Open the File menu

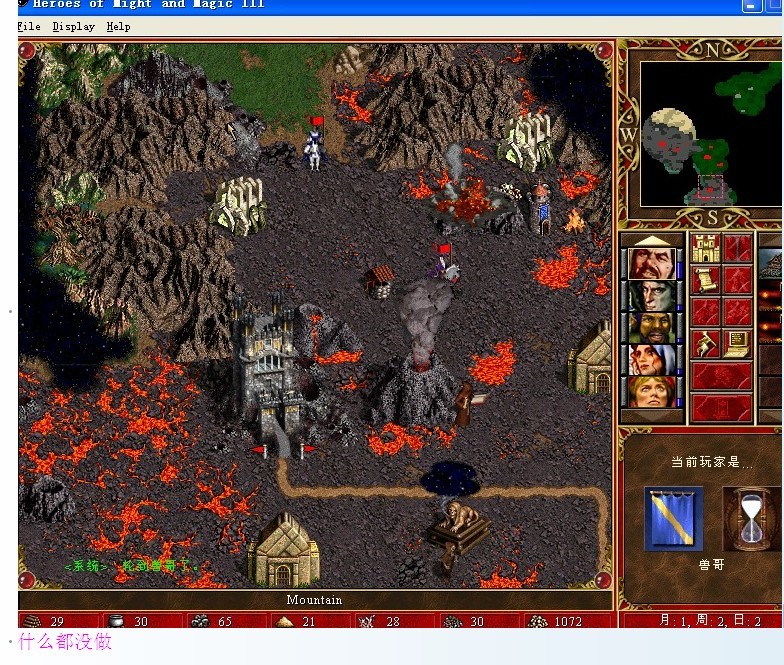tap(29, 27)
